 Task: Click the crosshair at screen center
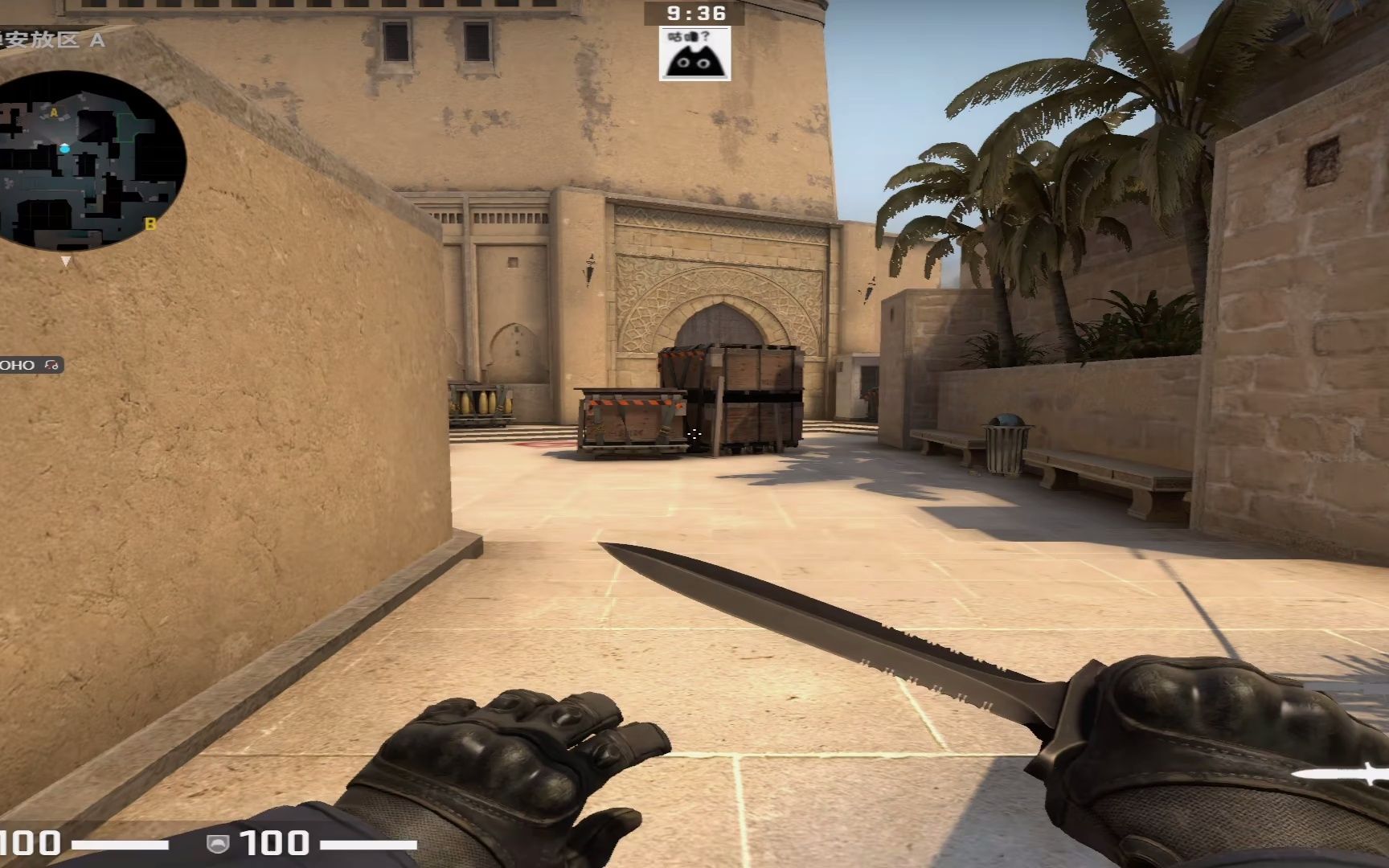[694, 434]
